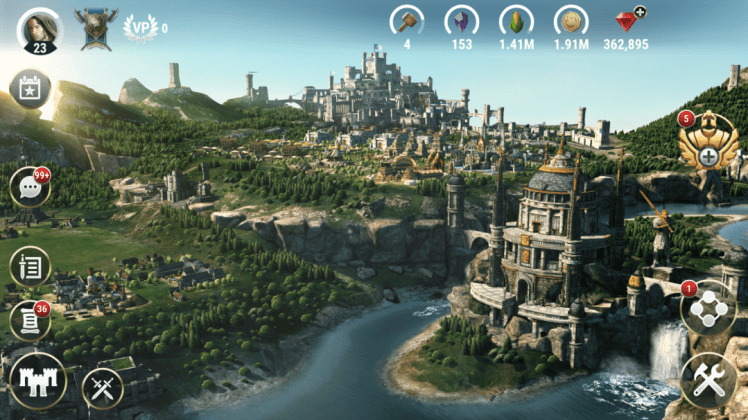This screenshot has width=748, height=420.
Task: Buy more red gems via the plus
Action: [640, 12]
